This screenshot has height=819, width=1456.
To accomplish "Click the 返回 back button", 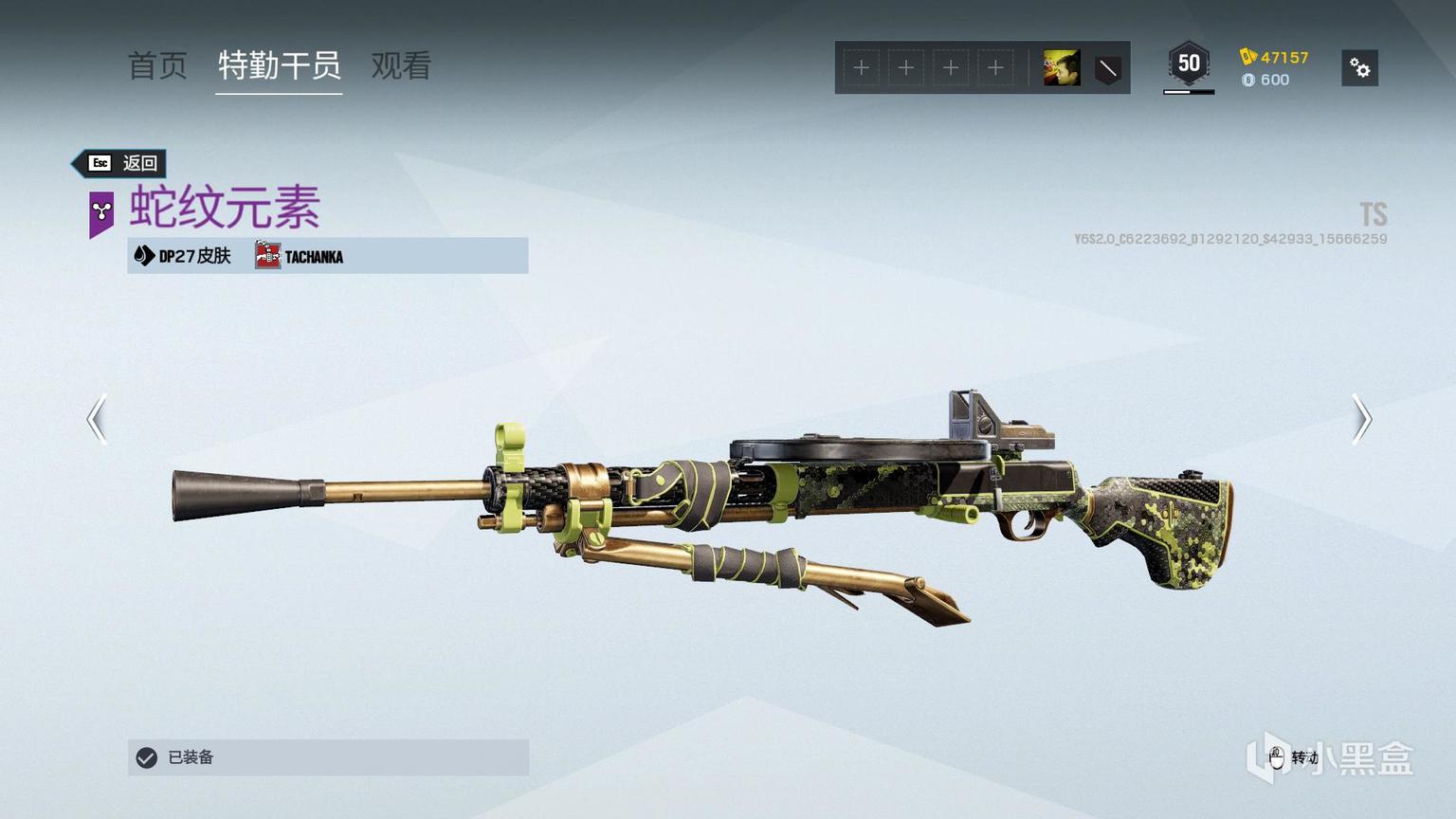I will click(x=122, y=163).
